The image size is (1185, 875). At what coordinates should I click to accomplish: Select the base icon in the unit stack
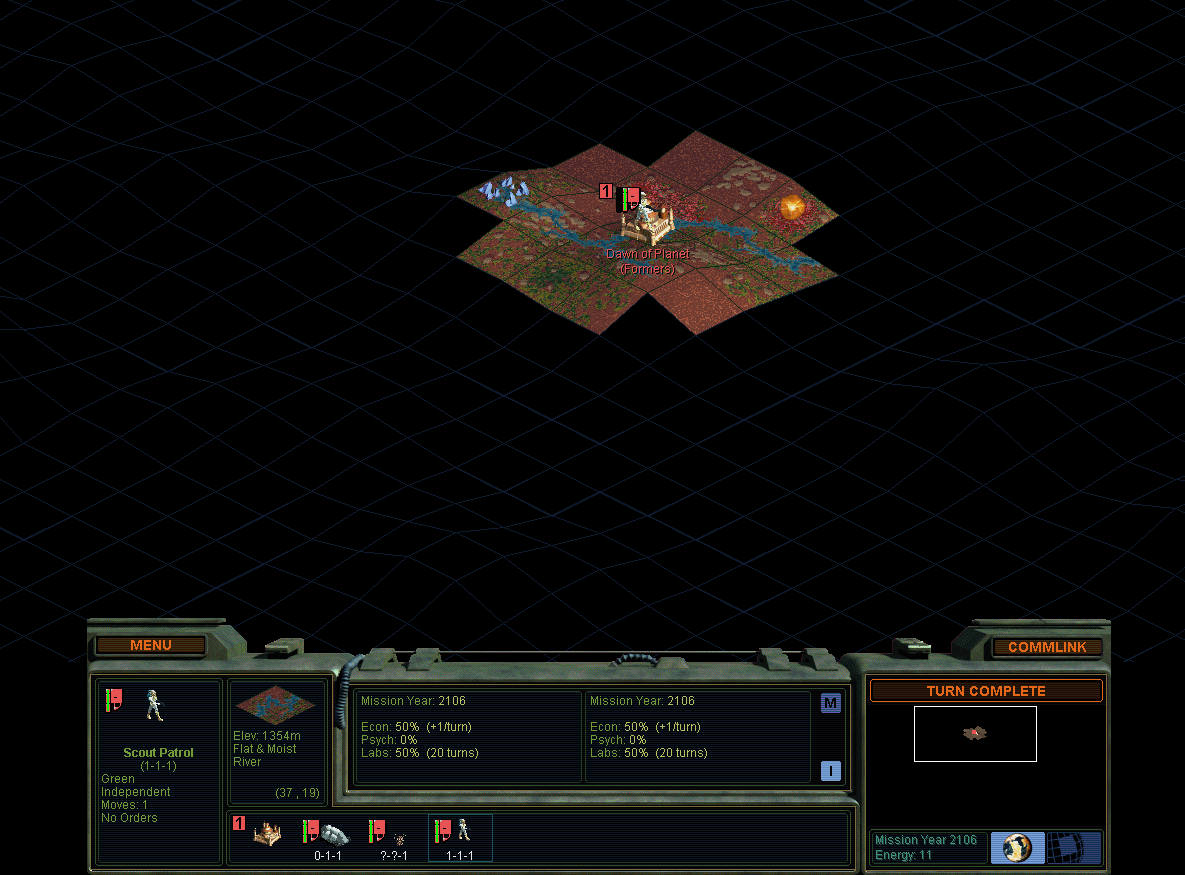[266, 834]
